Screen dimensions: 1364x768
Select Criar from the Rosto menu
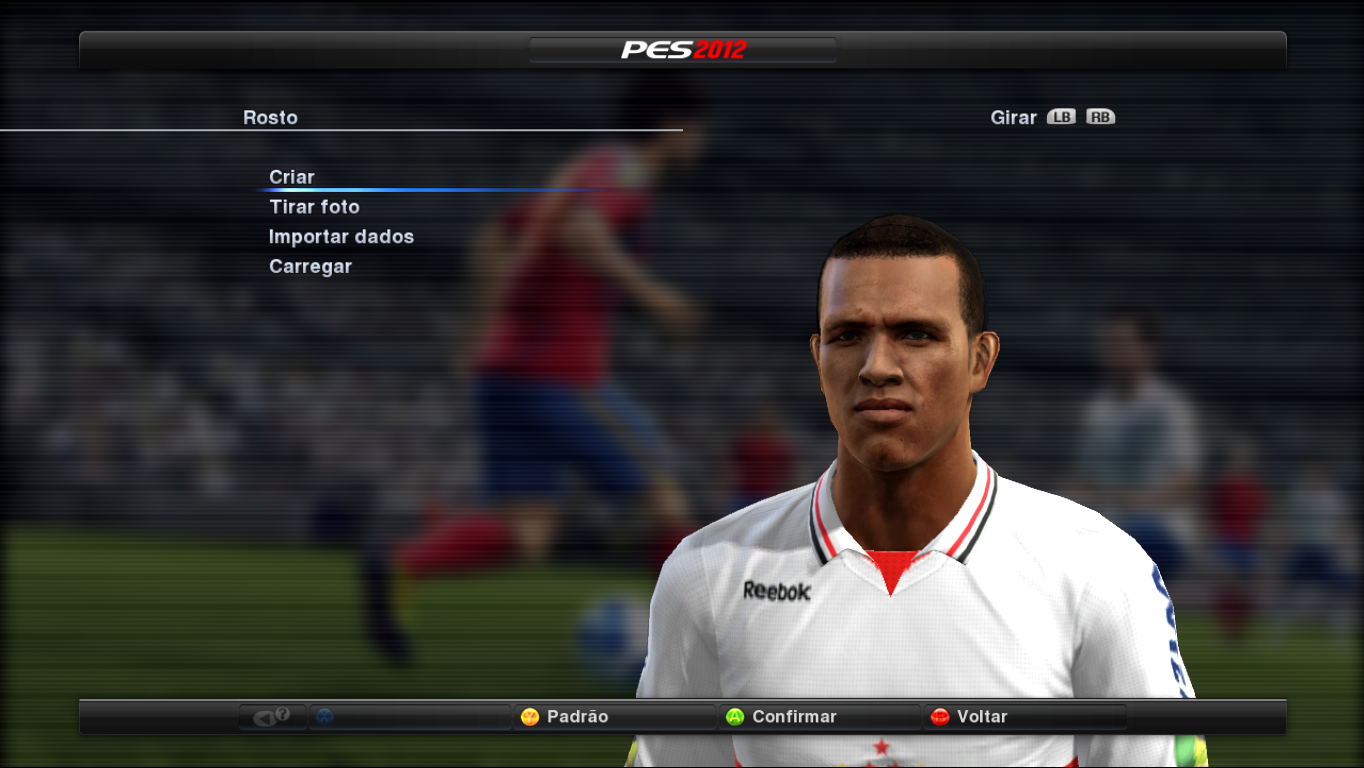[290, 176]
